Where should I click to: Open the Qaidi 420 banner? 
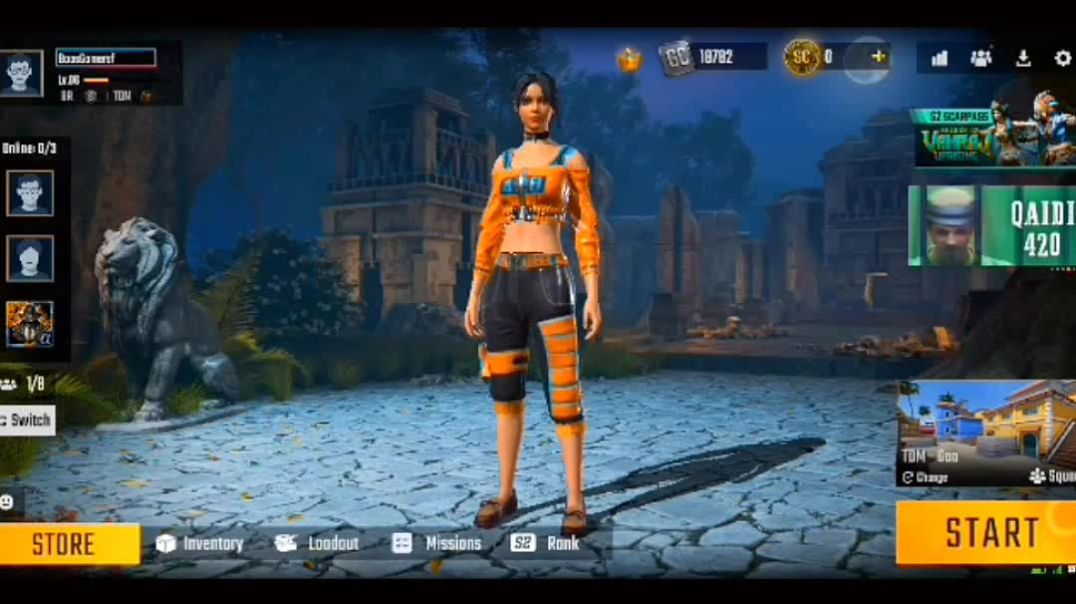click(992, 226)
